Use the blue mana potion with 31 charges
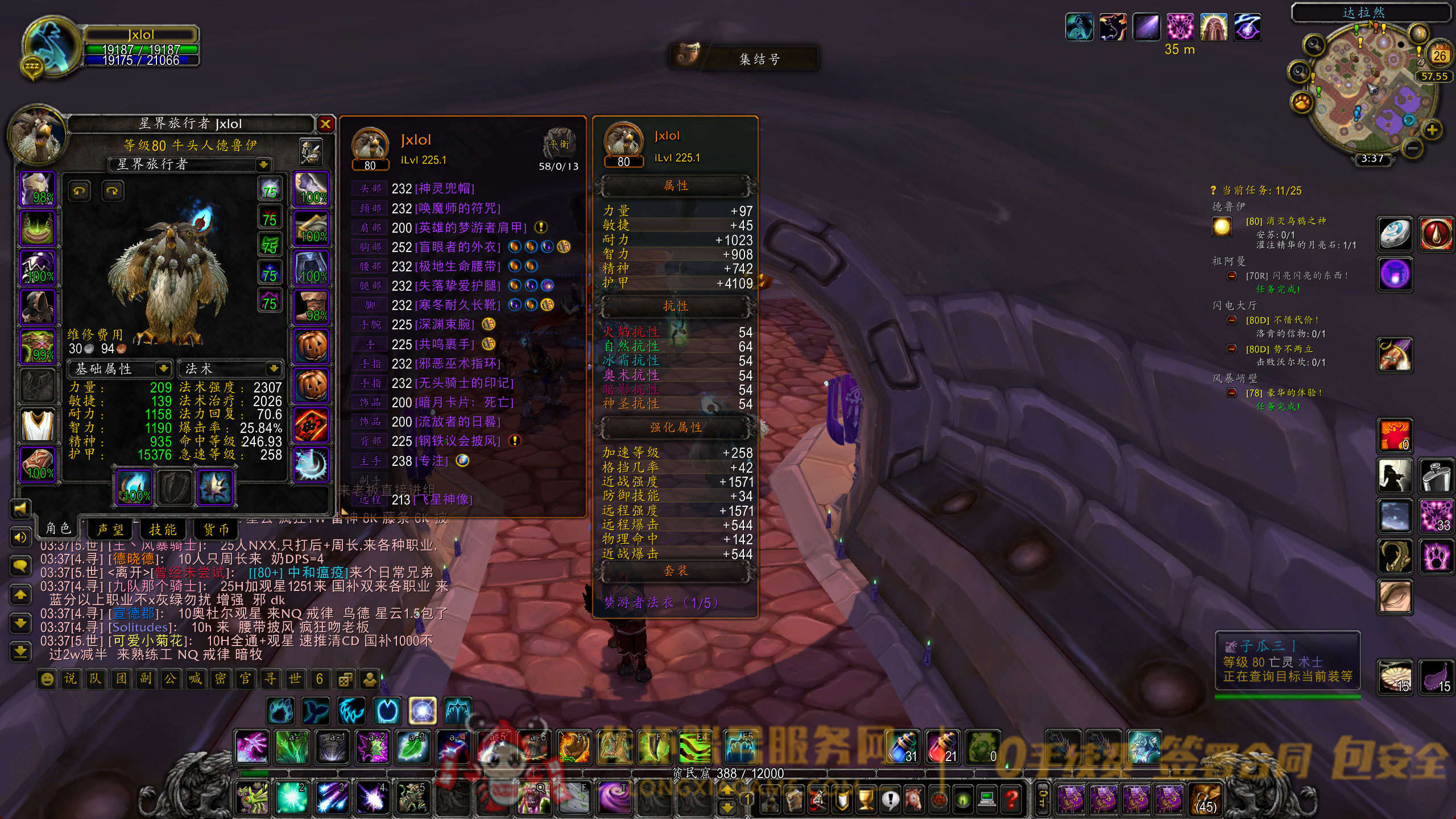This screenshot has width=1456, height=819. coord(904,747)
